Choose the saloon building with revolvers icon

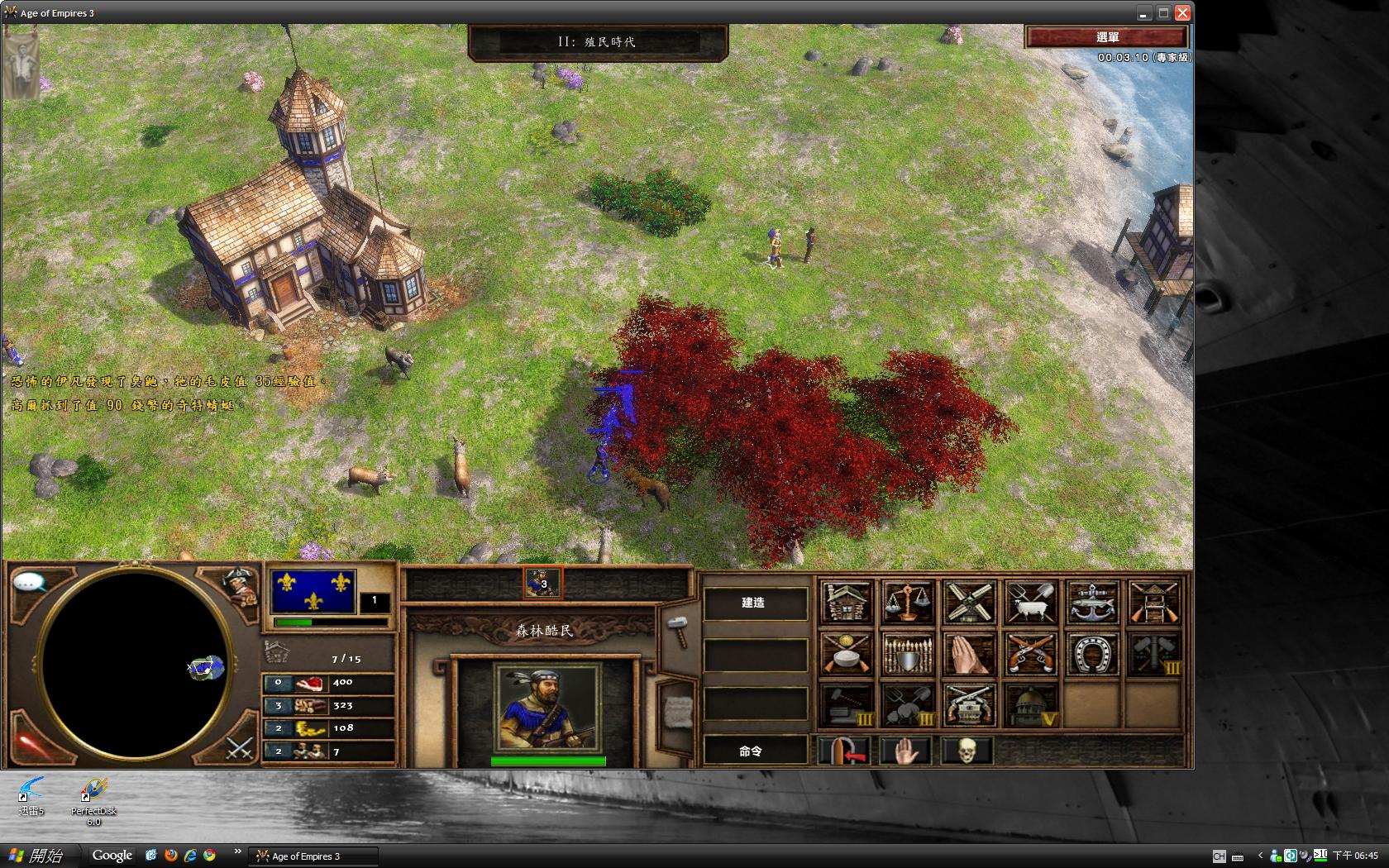968,704
